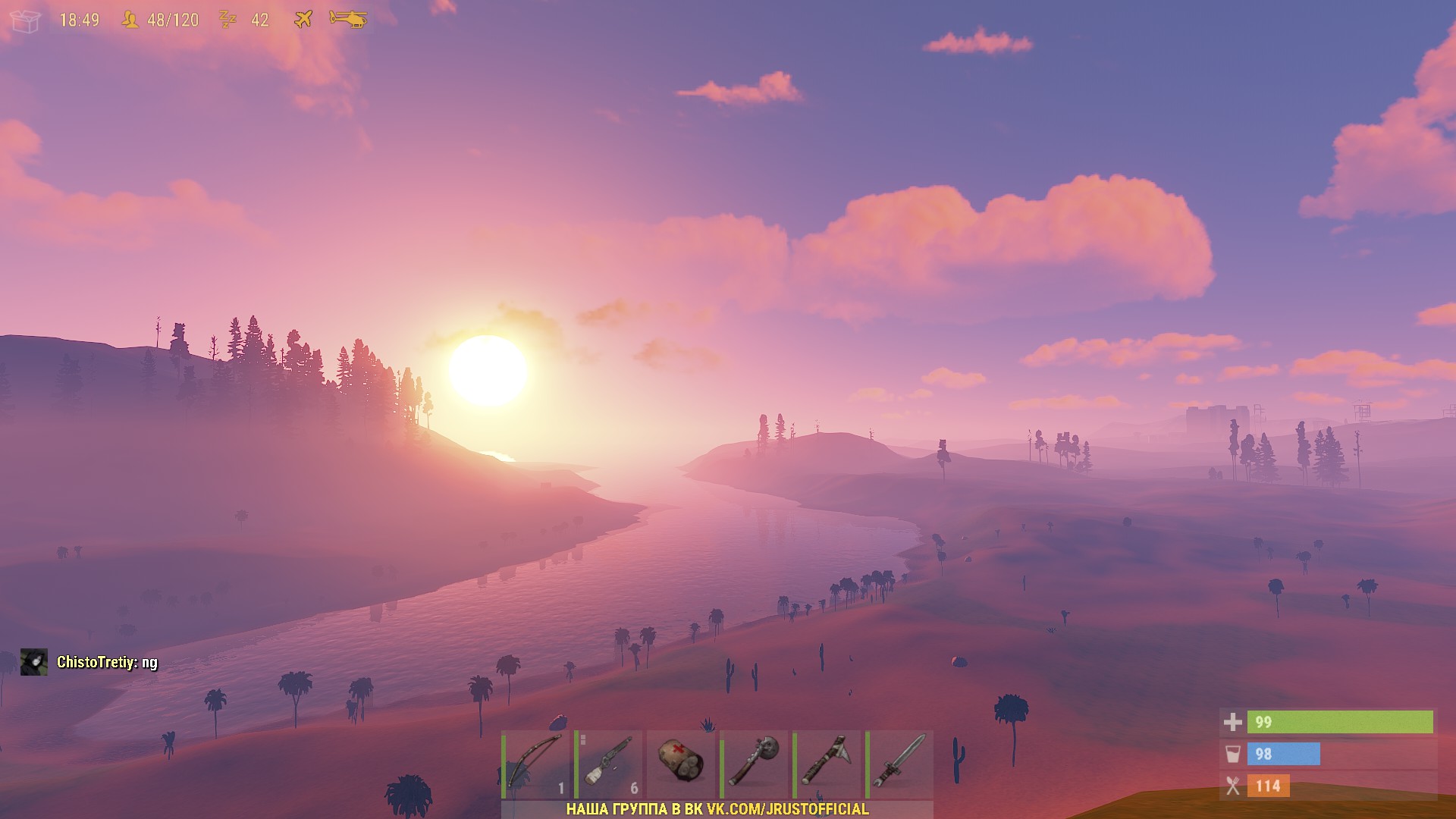Viewport: 1456px width, 819px height.
Task: Click ChistoTretiy's avatar in the chat
Action: [x=35, y=661]
